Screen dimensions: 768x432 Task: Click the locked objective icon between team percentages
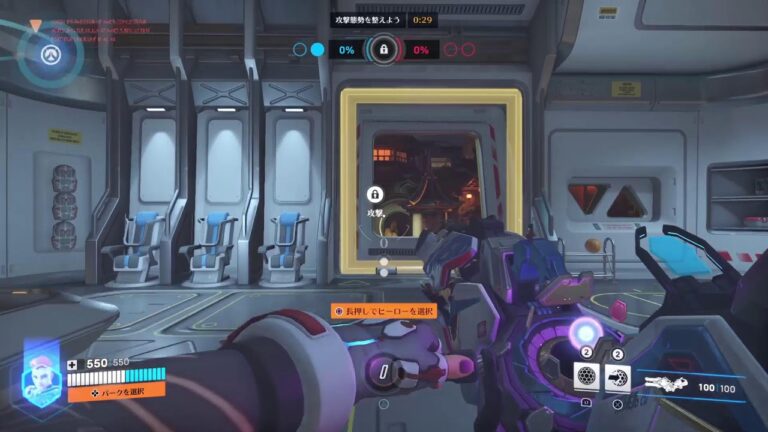(383, 49)
